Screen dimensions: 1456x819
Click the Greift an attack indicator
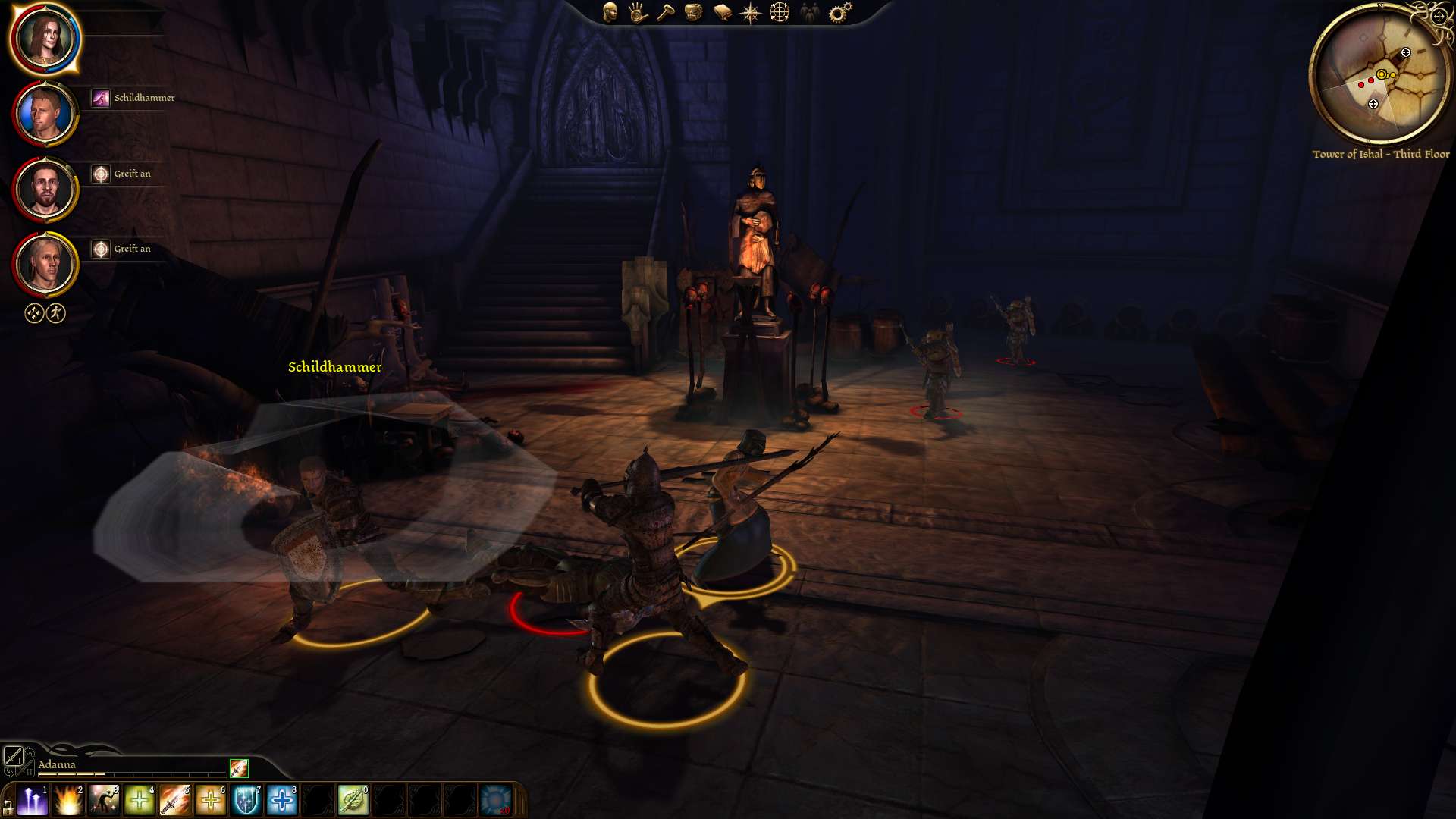point(101,174)
